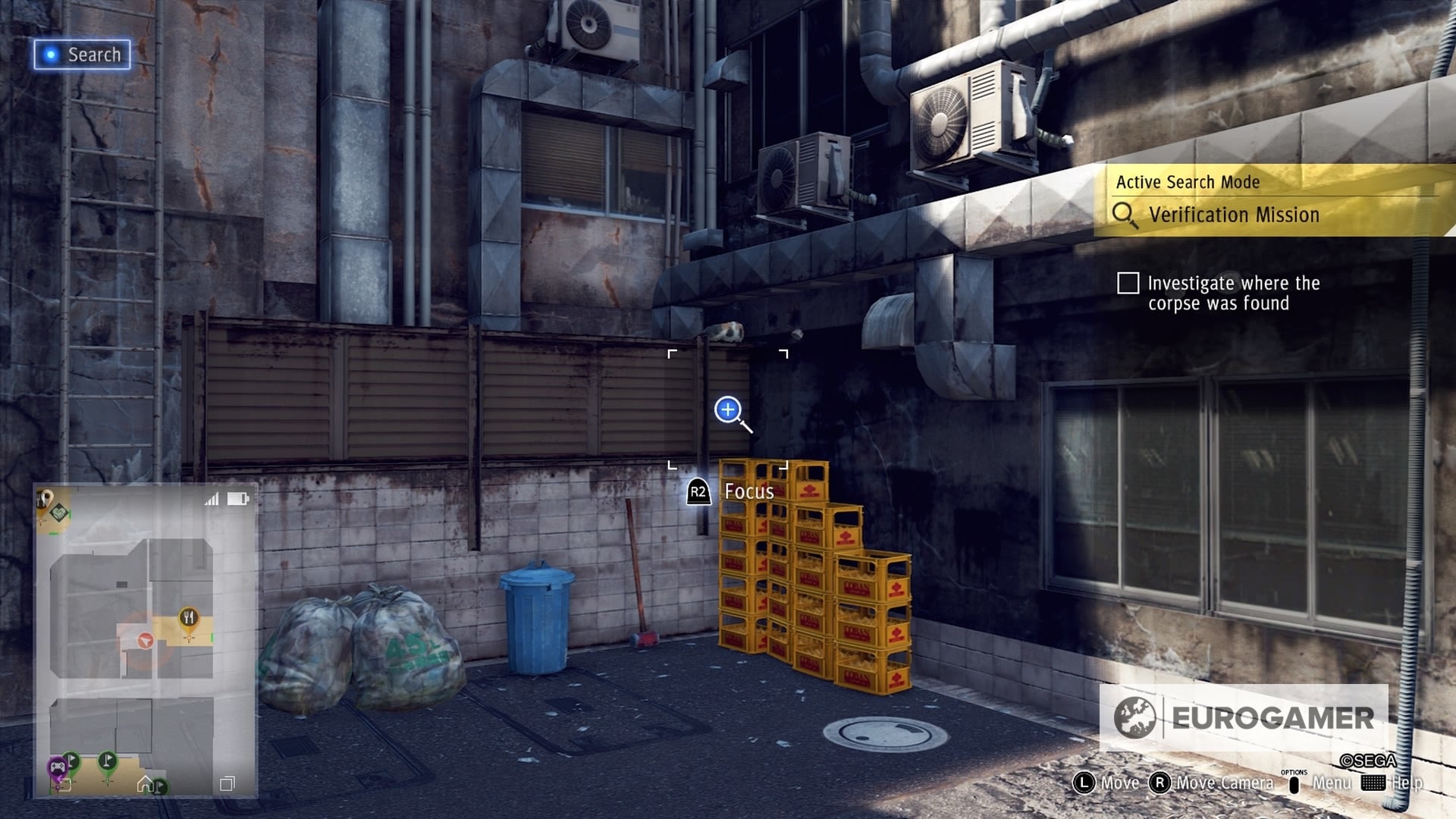Check 'Investigate where the corpse was found'

[x=1129, y=281]
